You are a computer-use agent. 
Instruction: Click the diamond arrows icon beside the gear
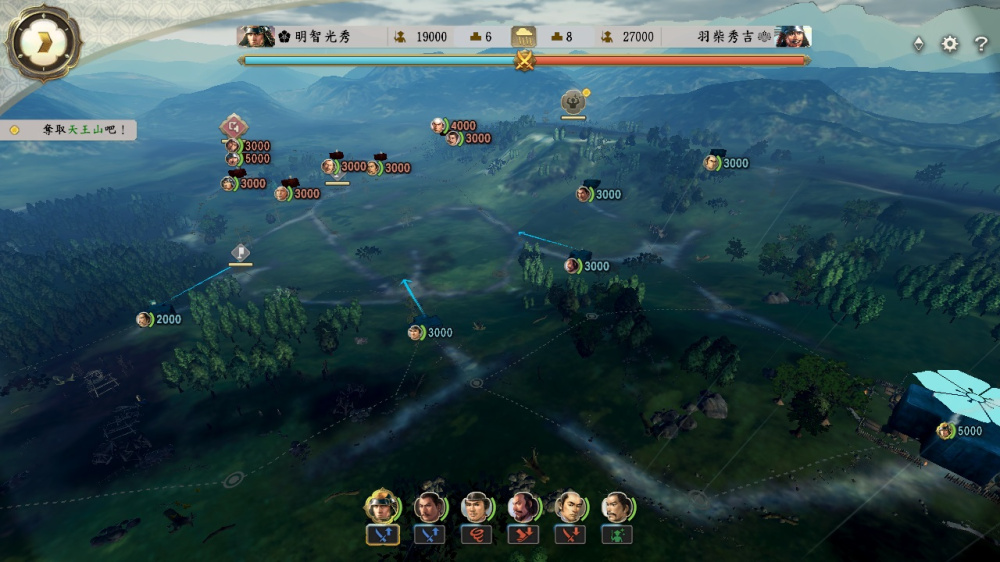pyautogui.click(x=919, y=44)
